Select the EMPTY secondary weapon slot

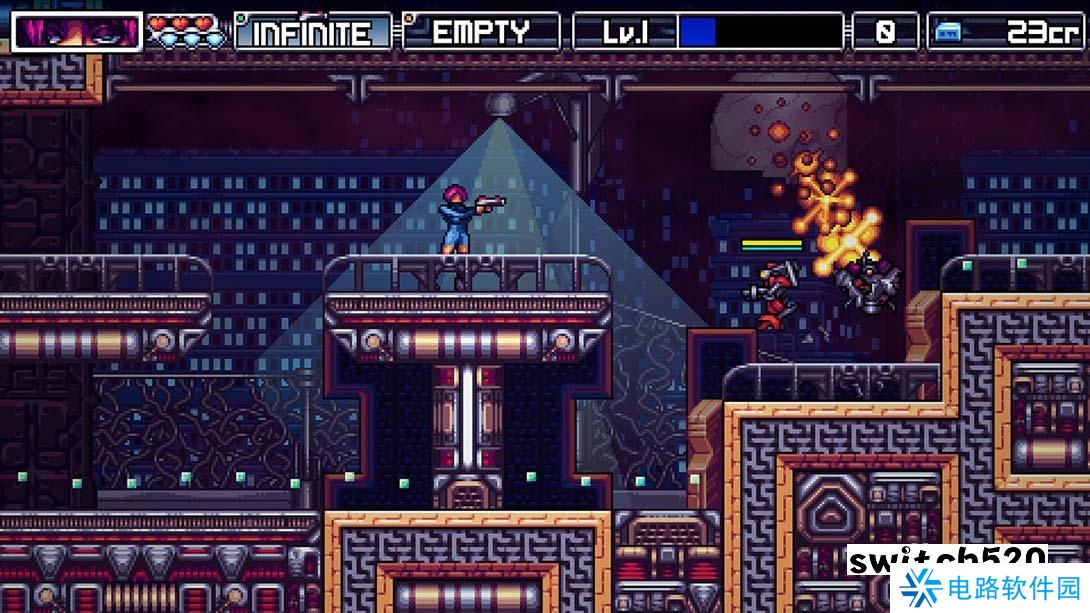click(x=481, y=32)
